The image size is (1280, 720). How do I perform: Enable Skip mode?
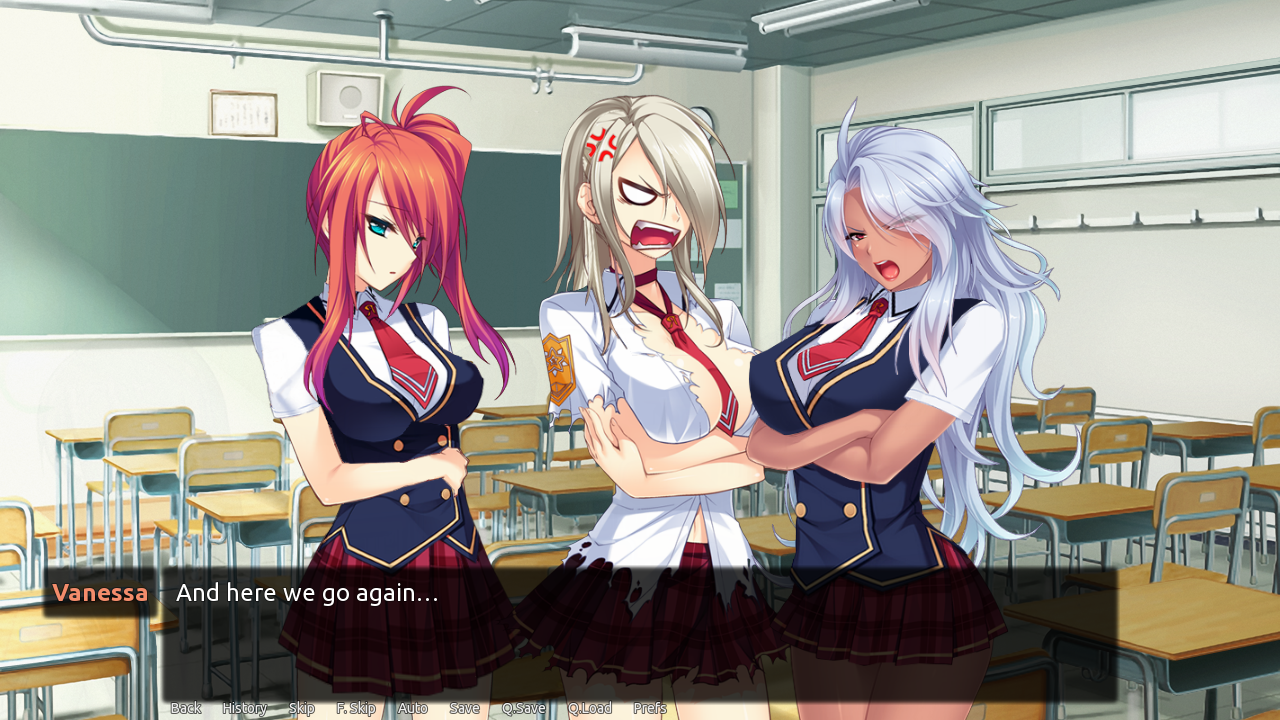click(x=302, y=707)
